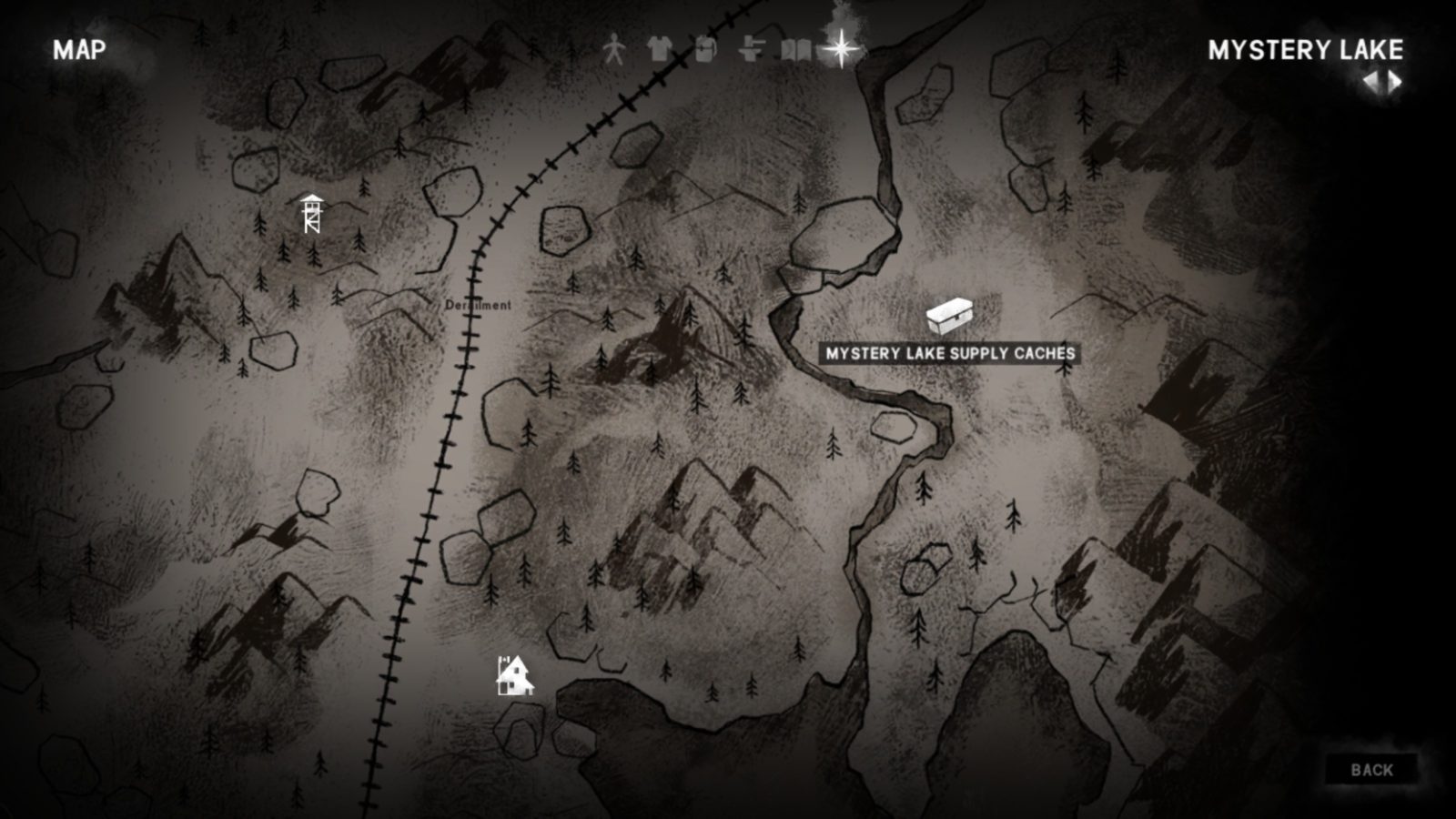Click the Back button
The height and width of the screenshot is (819, 1456).
[x=1371, y=770]
